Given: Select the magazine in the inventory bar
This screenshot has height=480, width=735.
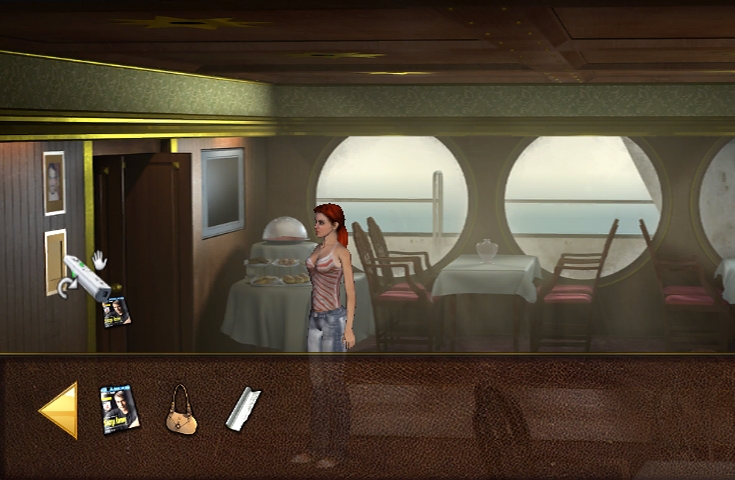Looking at the screenshot, I should pos(119,409).
